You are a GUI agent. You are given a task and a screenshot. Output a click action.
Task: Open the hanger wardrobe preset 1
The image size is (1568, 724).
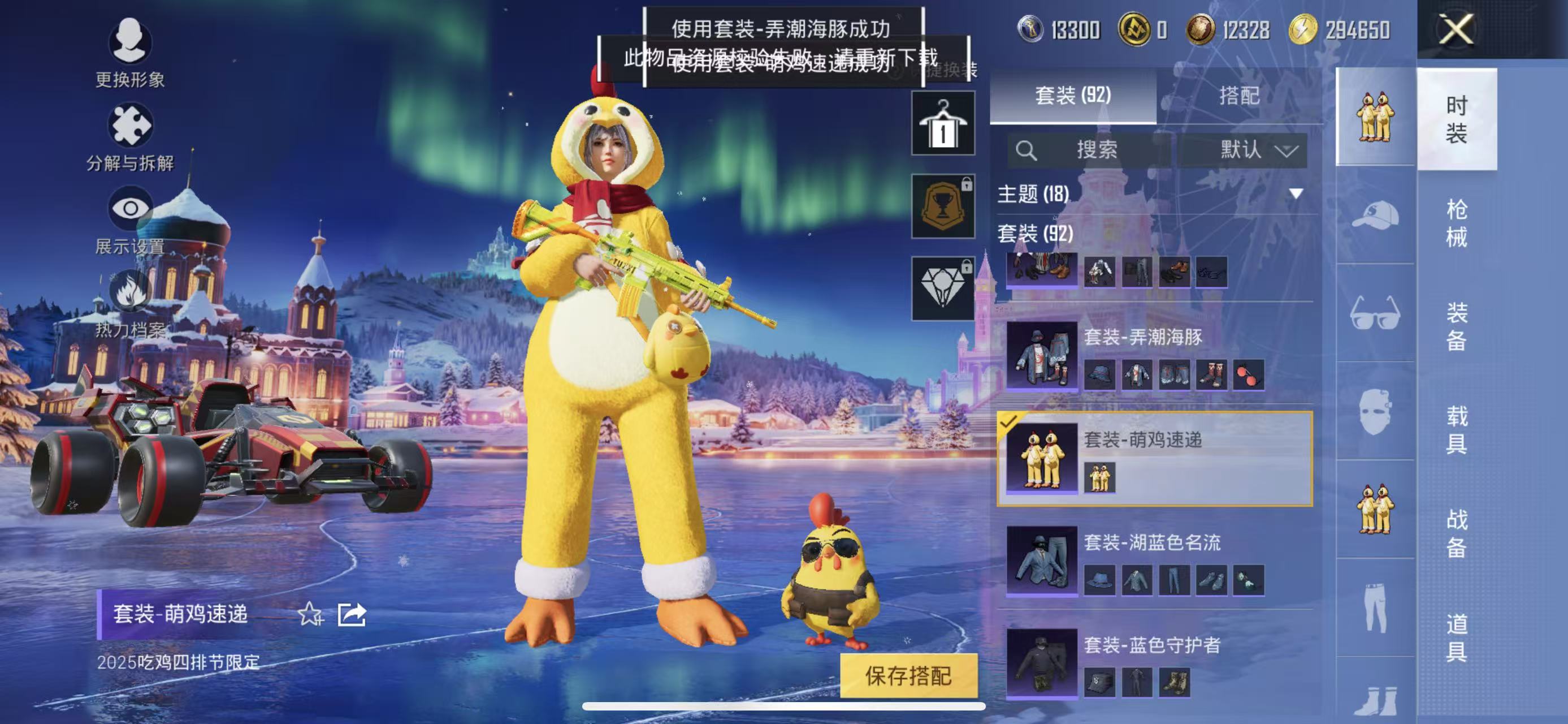[942, 124]
